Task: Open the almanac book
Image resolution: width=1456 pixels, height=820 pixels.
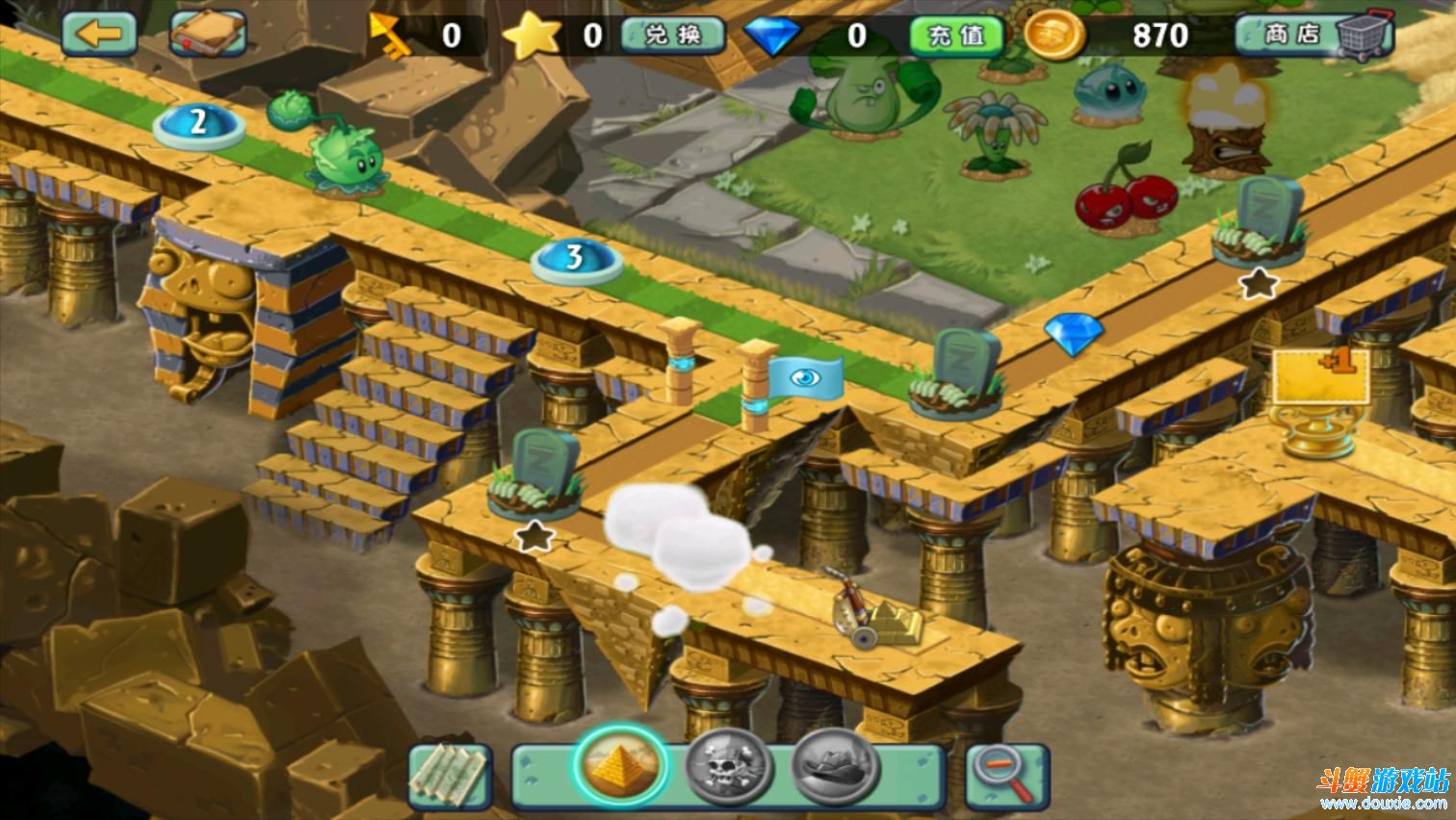Action: pyautogui.click(x=208, y=35)
